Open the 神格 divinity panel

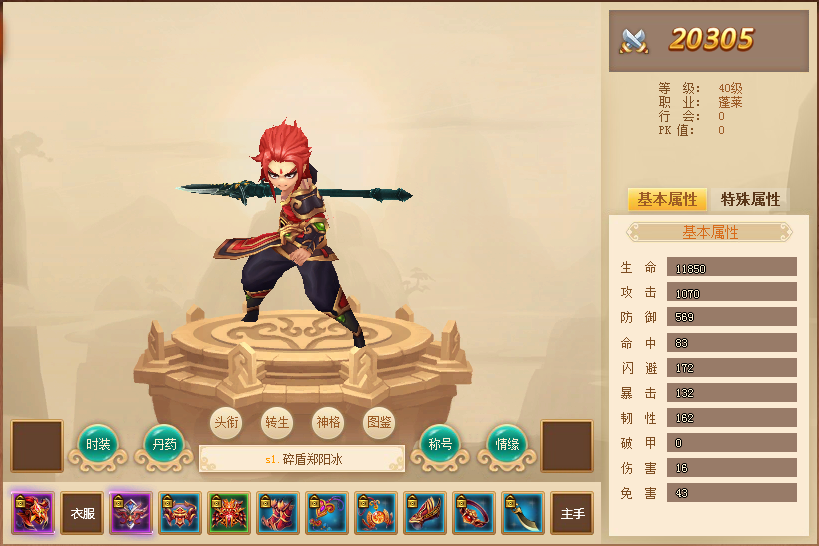328,422
